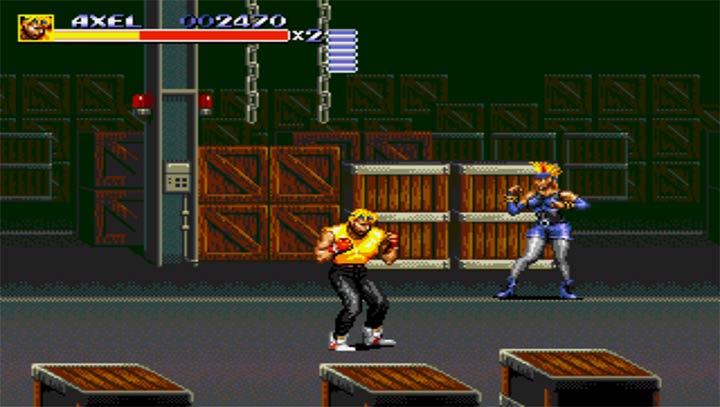Click Axel's character portrait icon

click(x=35, y=27)
